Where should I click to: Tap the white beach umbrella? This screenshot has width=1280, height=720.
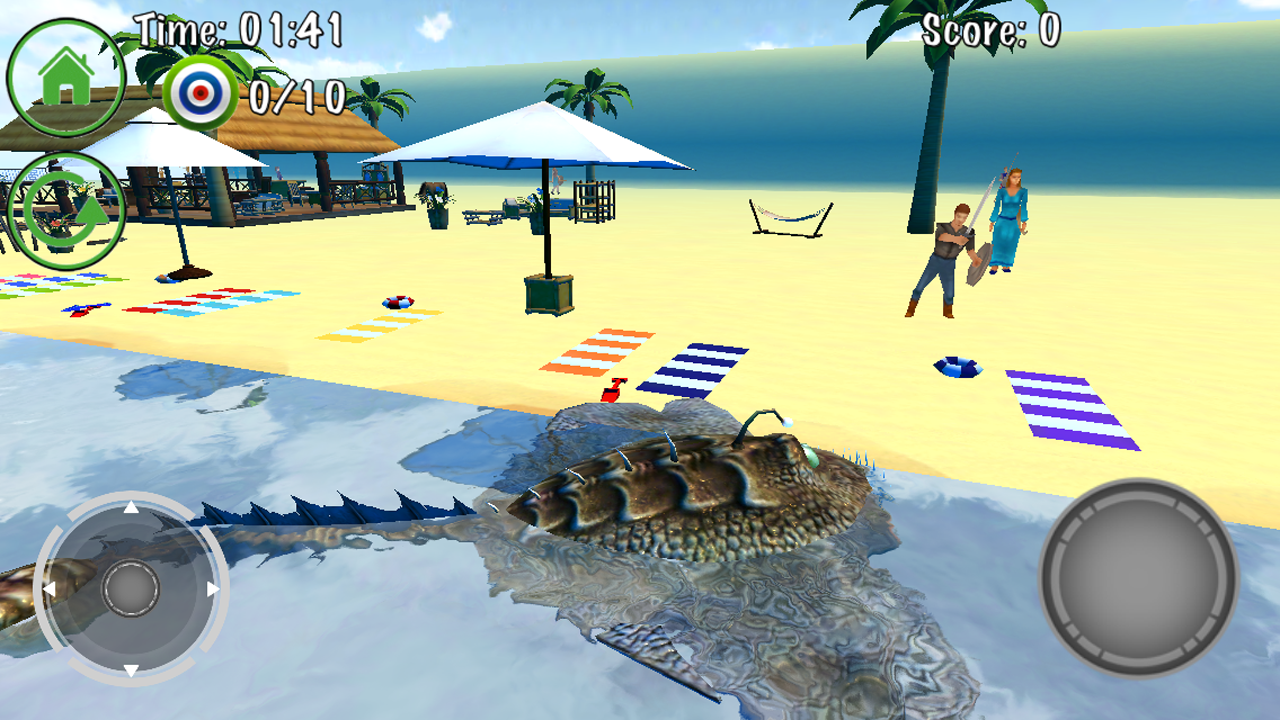[x=545, y=140]
